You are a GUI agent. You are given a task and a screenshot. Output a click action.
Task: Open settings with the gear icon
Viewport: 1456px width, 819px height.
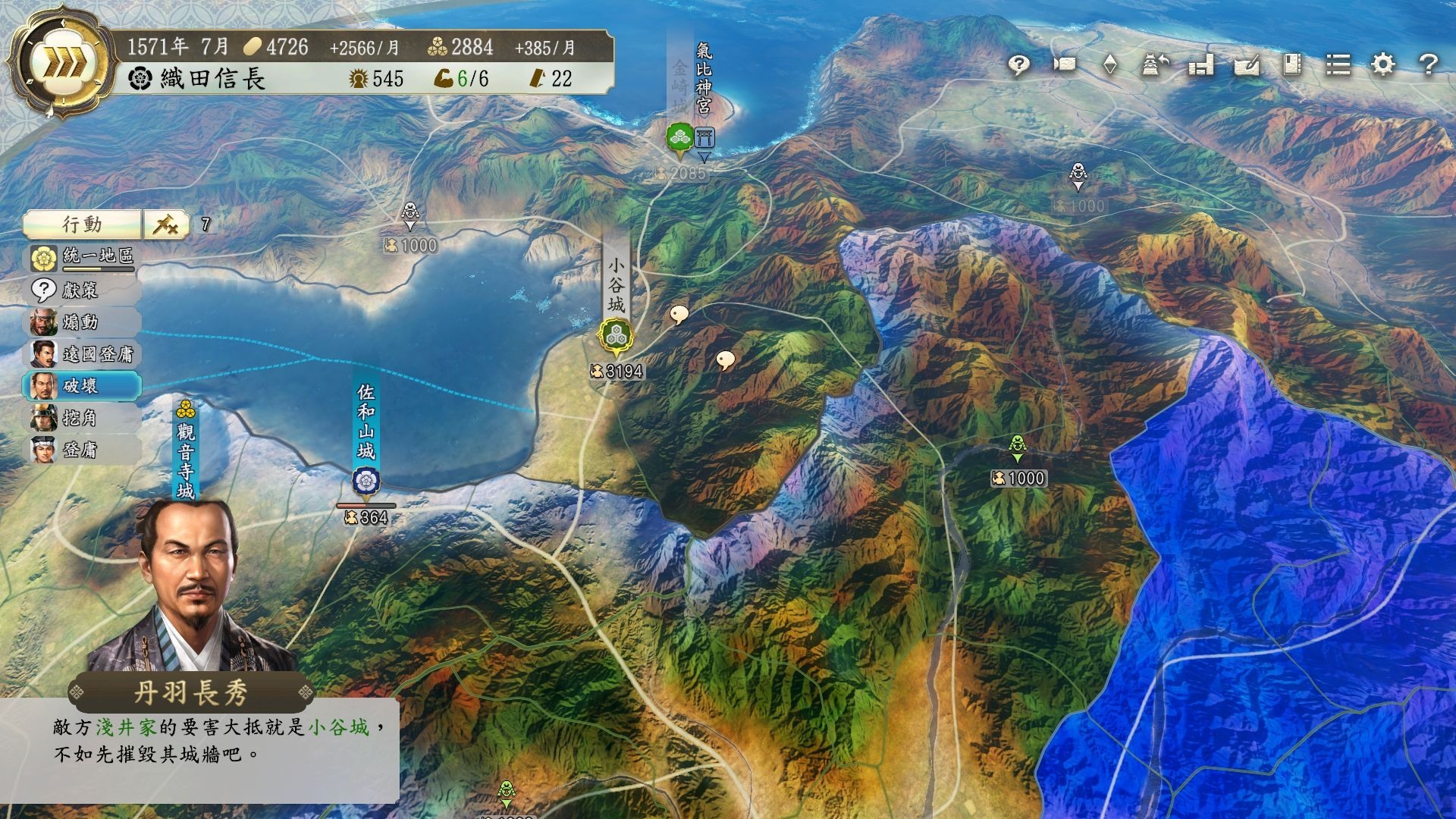pyautogui.click(x=1383, y=64)
